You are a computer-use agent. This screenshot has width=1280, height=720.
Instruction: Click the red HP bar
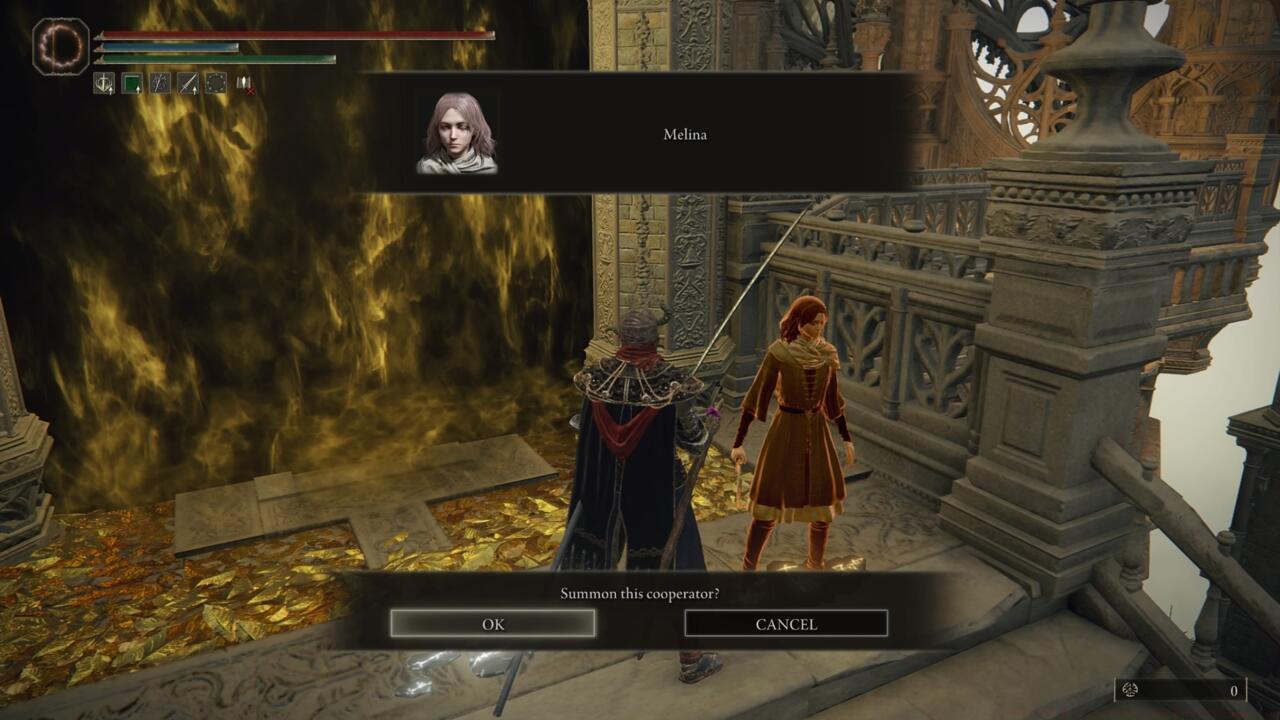300,33
